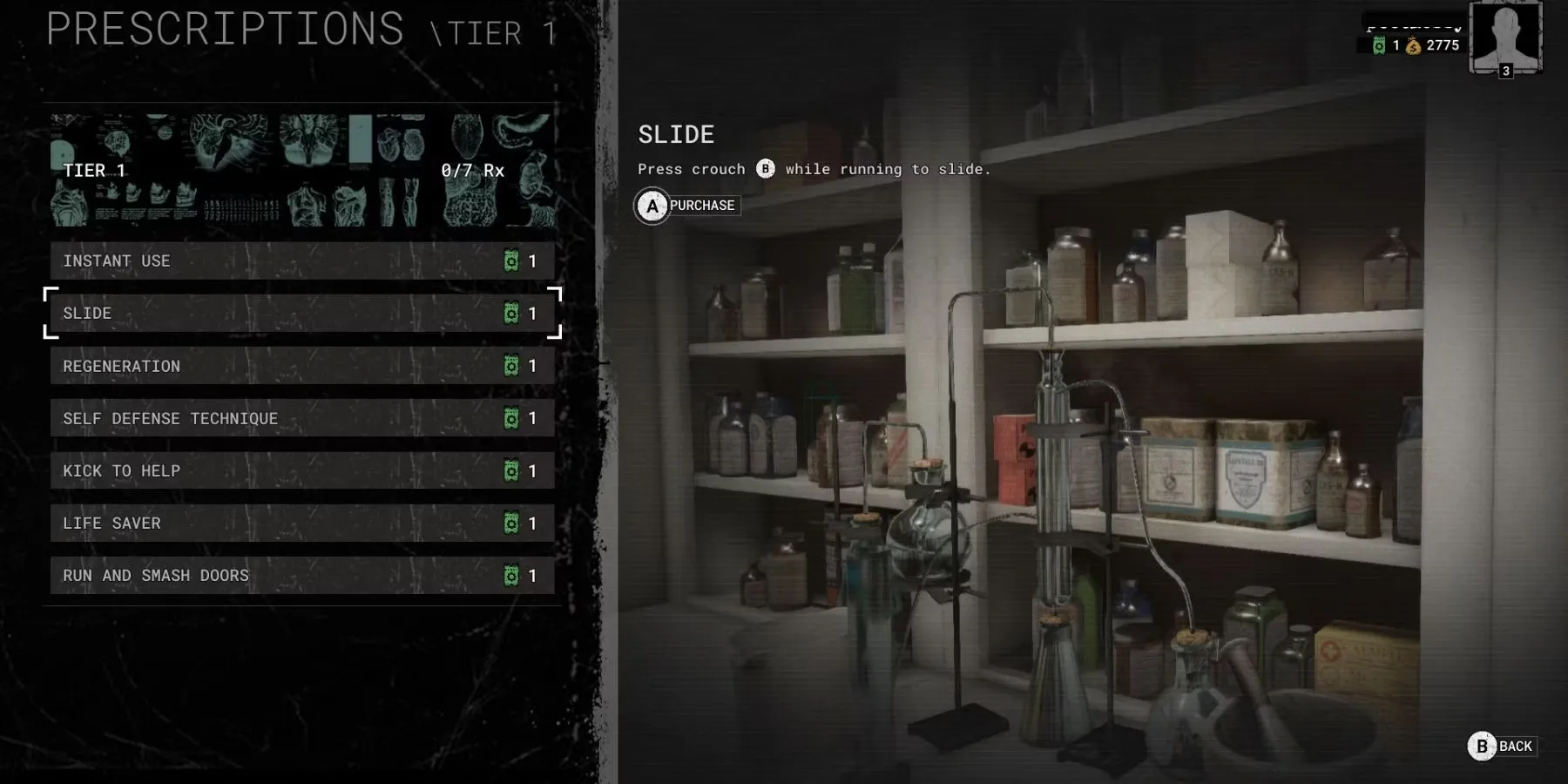Go back from the prescriptions screen
This screenshot has height=784, width=1568.
1503,747
